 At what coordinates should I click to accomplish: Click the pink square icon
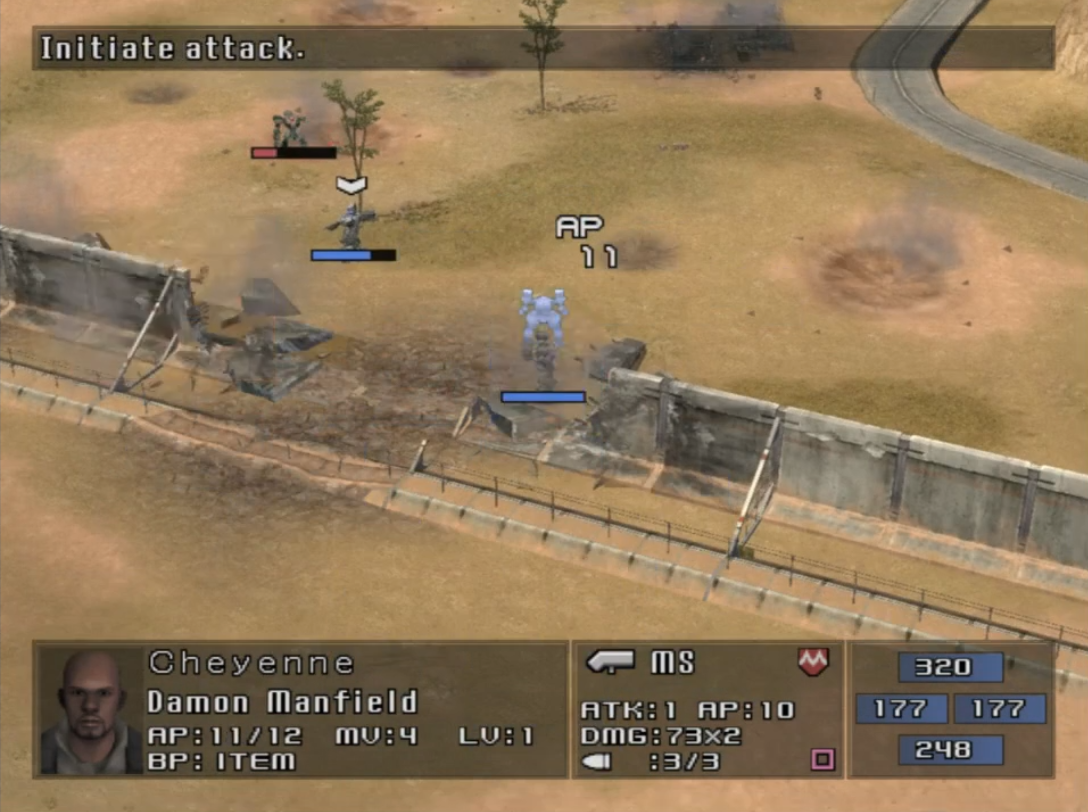tap(822, 761)
